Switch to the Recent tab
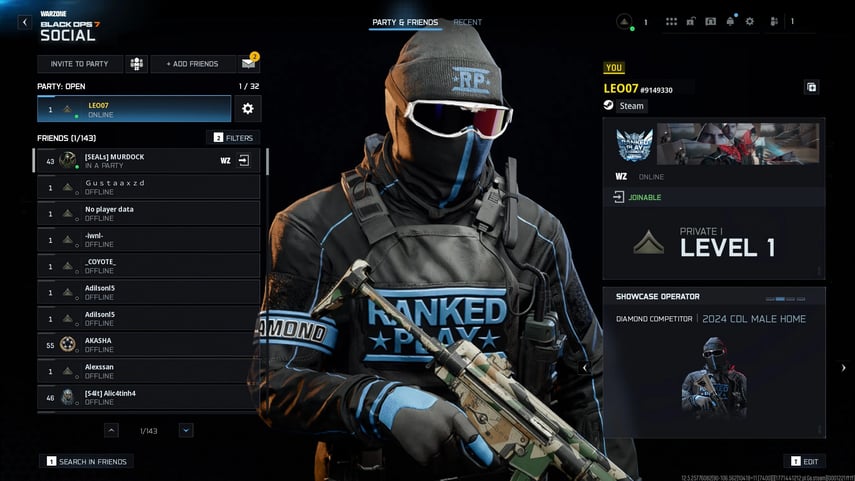The image size is (855, 481). (467, 22)
